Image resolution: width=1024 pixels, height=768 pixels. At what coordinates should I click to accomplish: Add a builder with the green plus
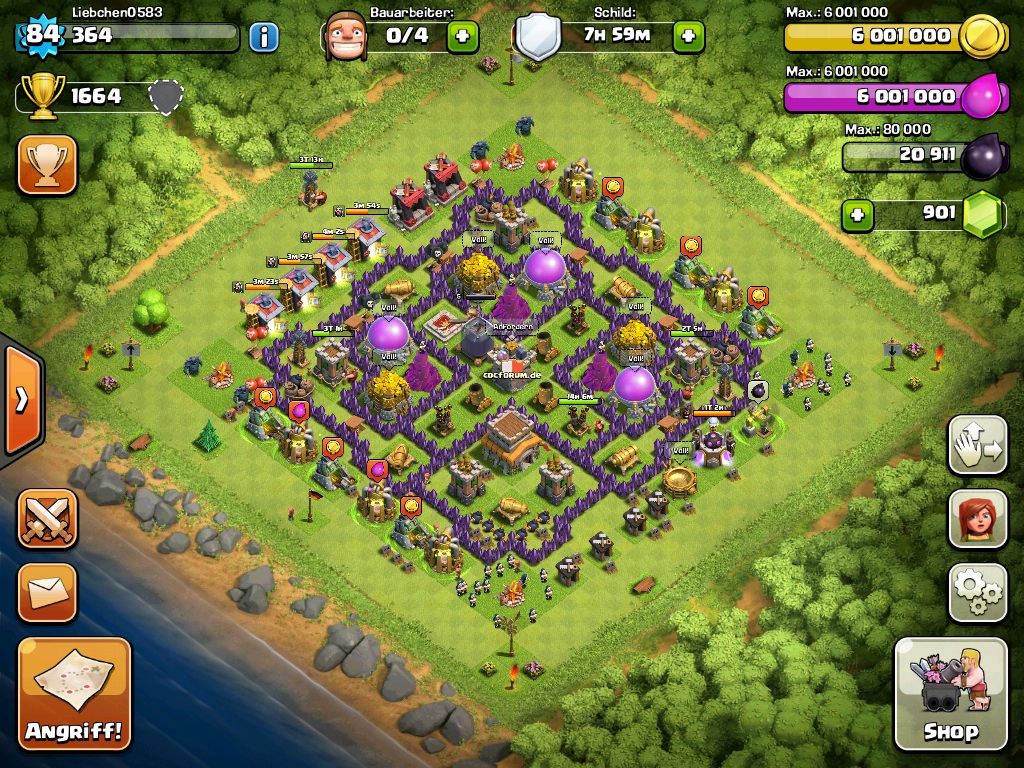click(462, 37)
